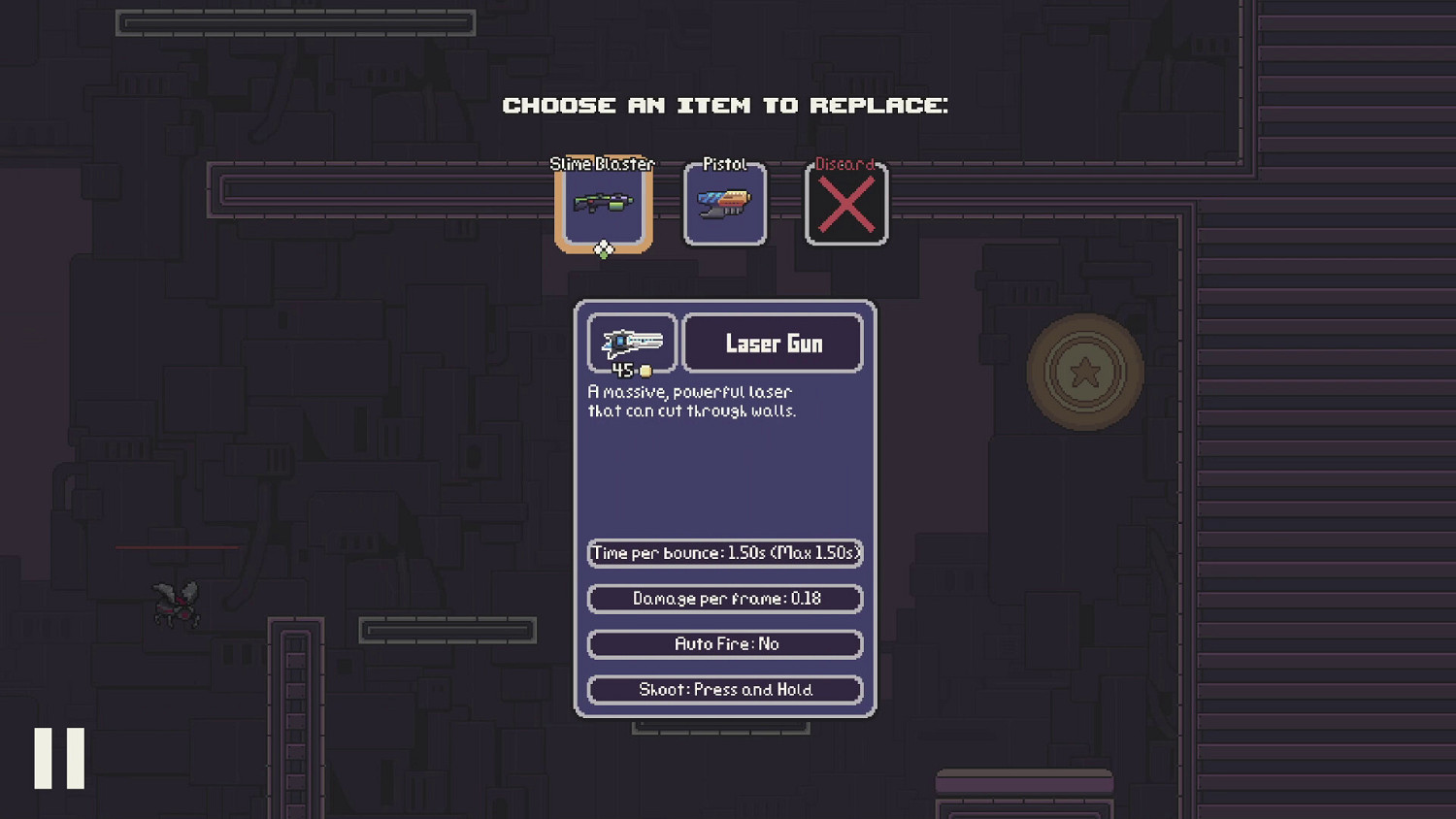Click the Slime Blaster name label
Image resolution: width=1456 pixels, height=819 pixels.
(x=602, y=164)
